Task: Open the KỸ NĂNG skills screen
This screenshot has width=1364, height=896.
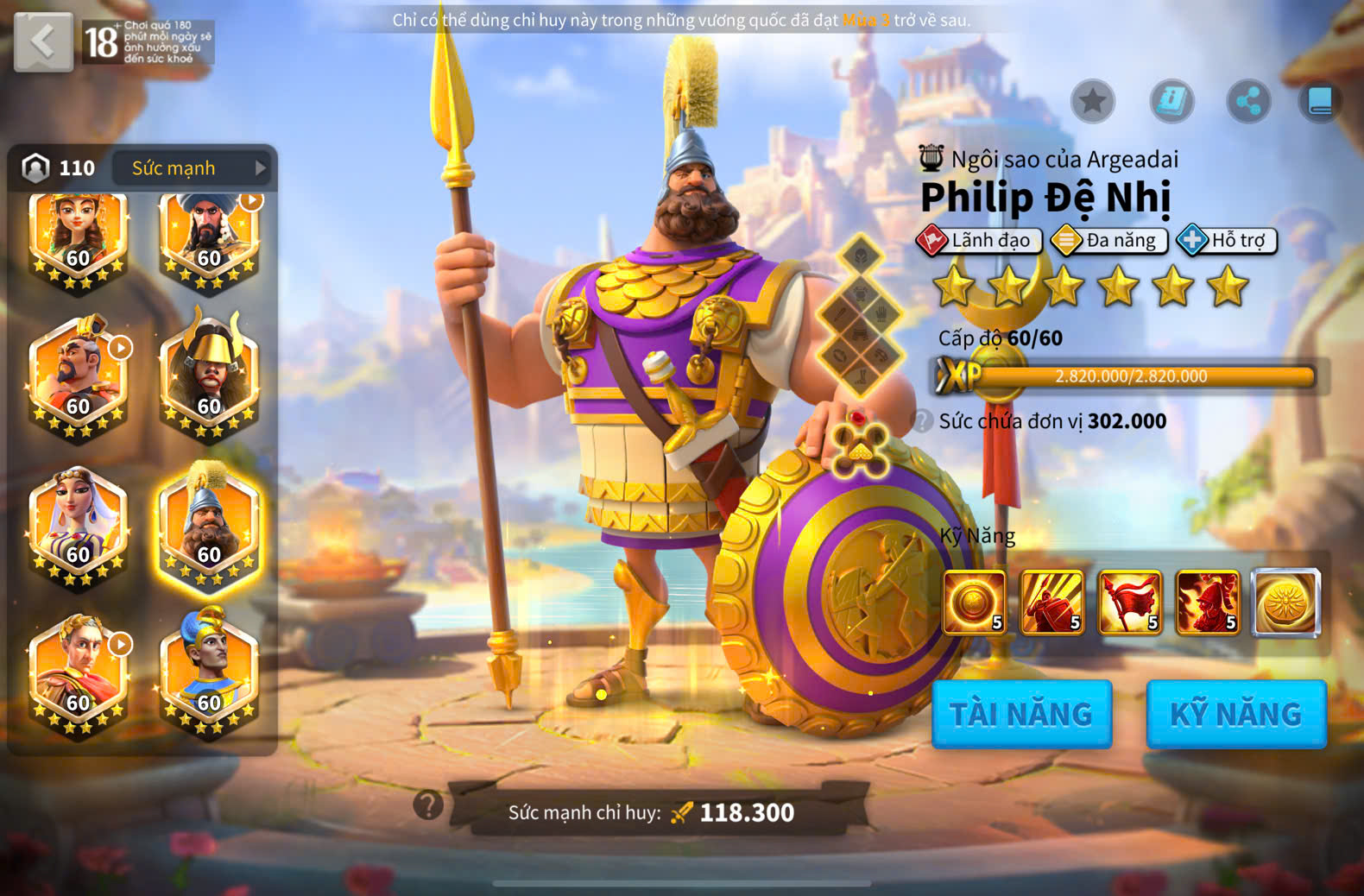Action: pyautogui.click(x=1235, y=714)
